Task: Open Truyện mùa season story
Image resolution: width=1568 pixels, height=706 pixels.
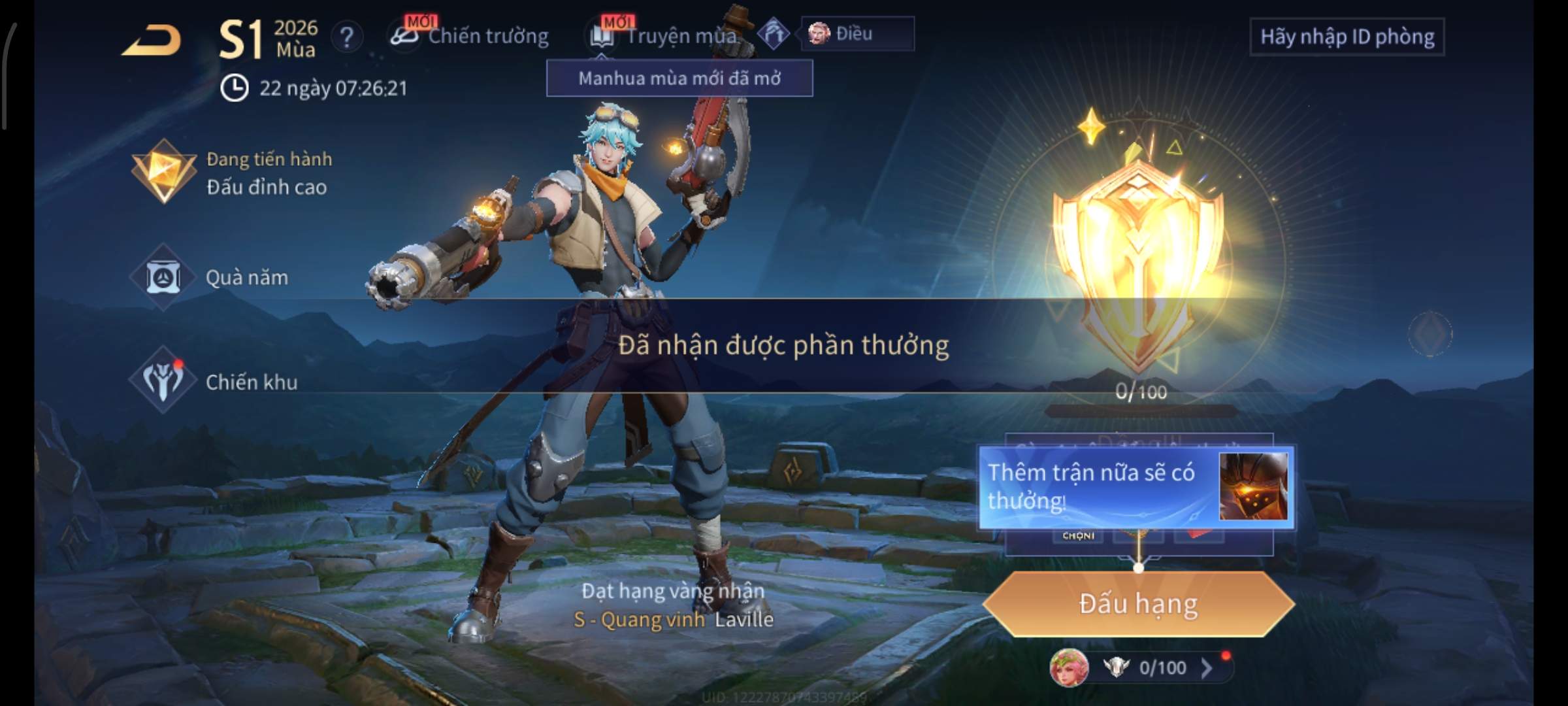Action: click(666, 36)
